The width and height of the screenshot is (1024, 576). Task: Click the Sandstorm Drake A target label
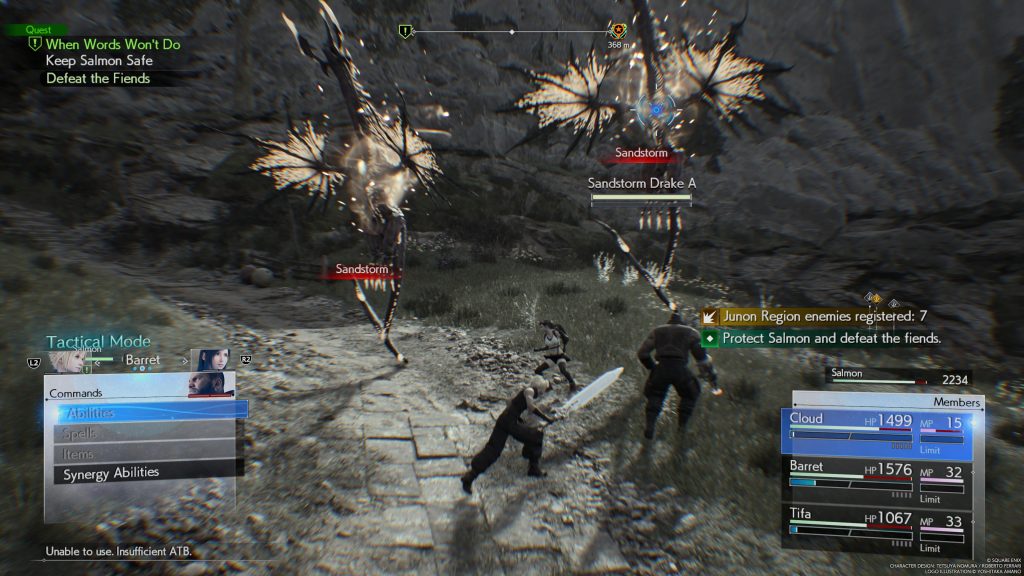[x=641, y=184]
